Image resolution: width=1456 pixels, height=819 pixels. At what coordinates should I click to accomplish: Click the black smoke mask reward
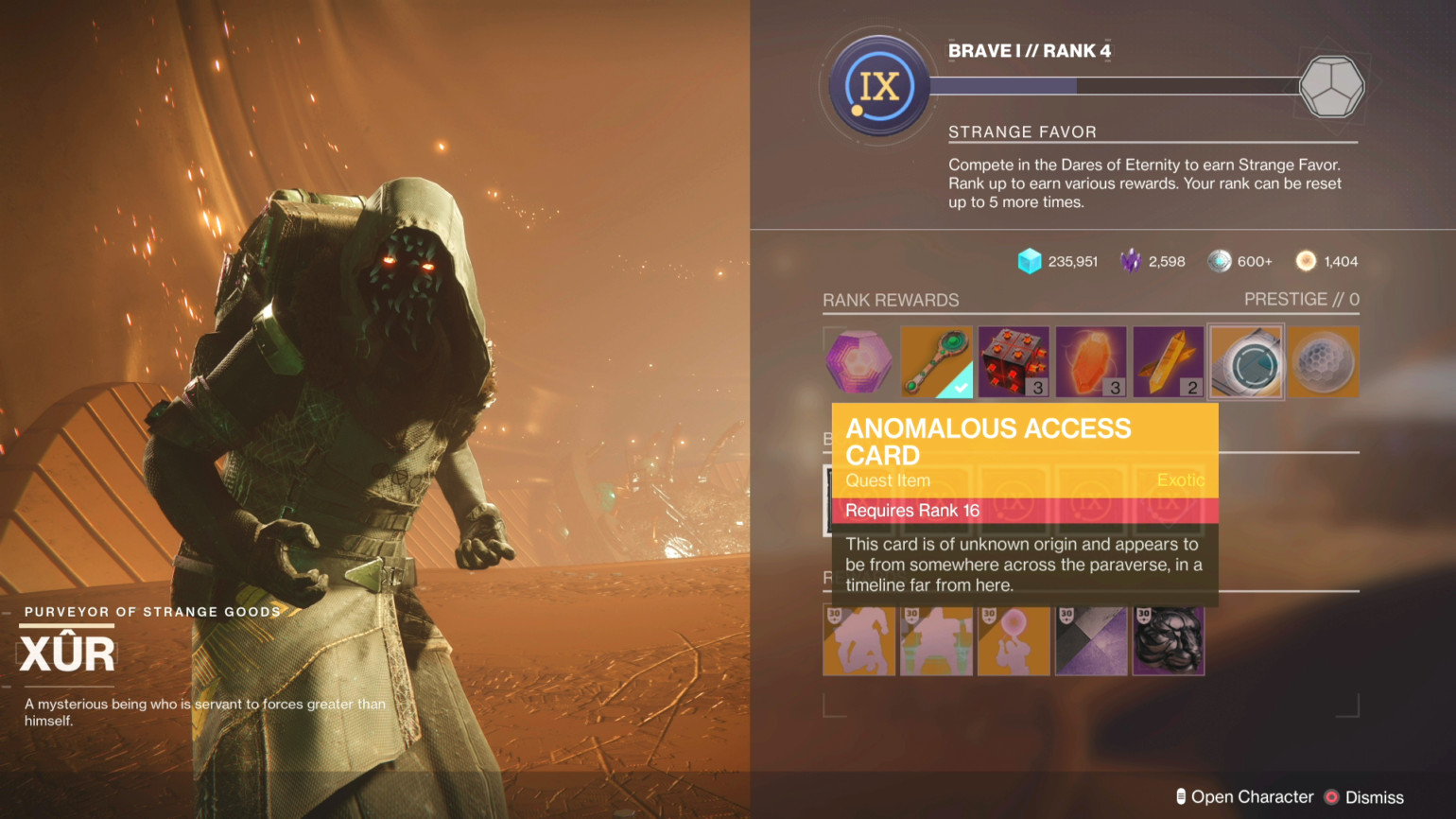1168,640
